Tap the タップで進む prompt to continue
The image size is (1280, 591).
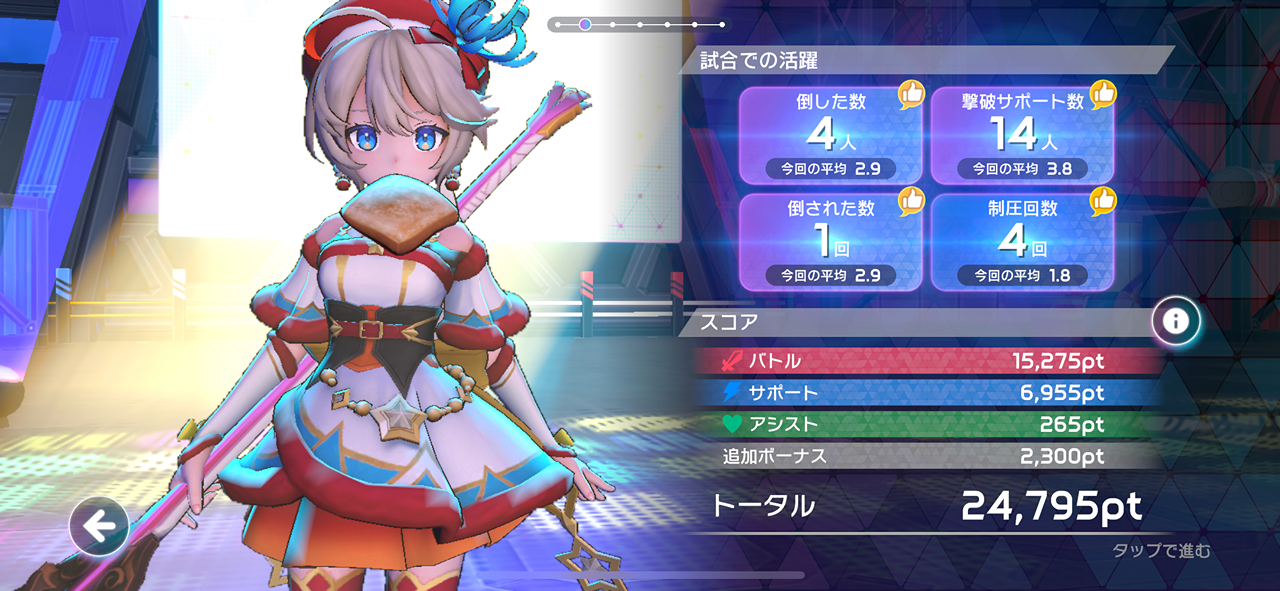click(x=1161, y=550)
